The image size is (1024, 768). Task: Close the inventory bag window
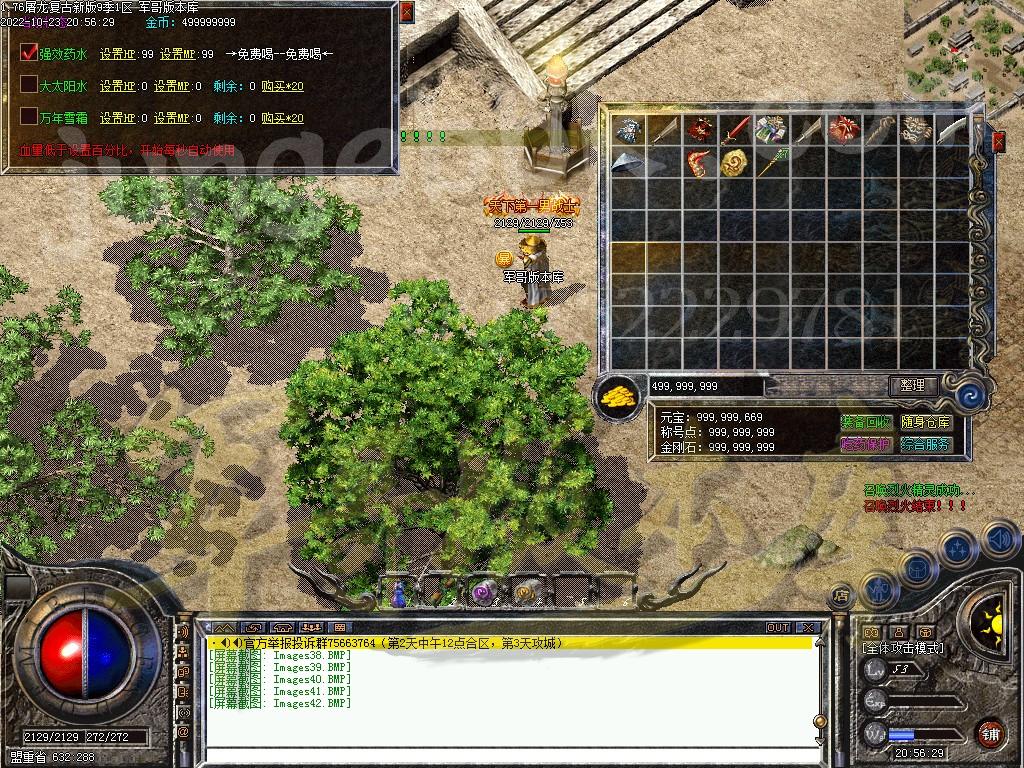998,142
